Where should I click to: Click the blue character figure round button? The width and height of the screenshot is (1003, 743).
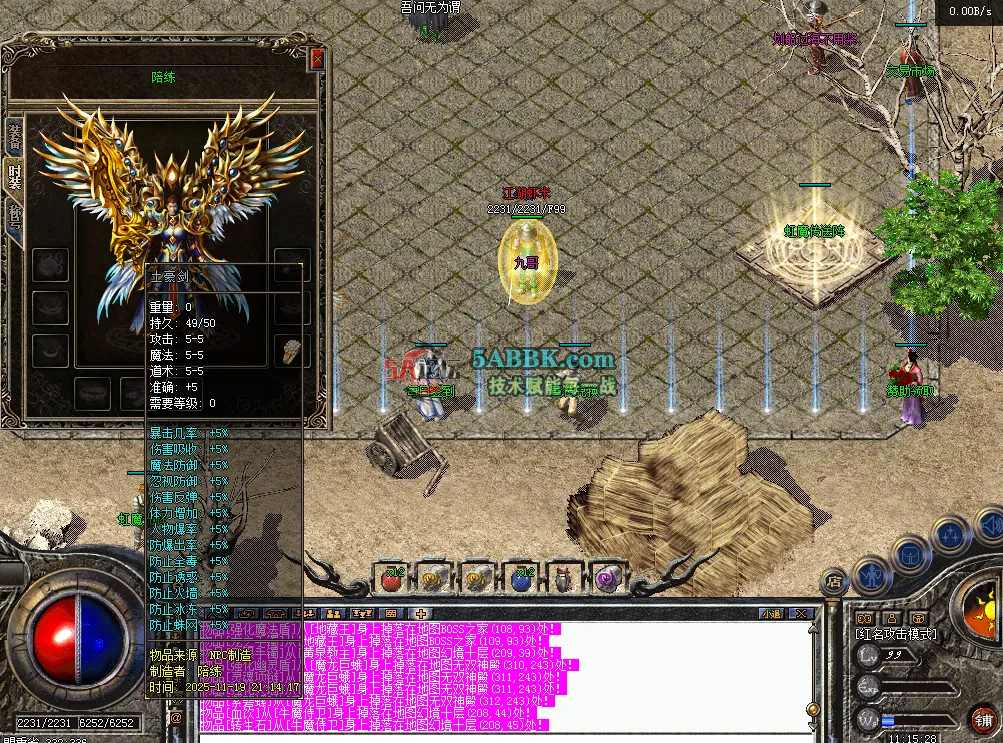(871, 574)
